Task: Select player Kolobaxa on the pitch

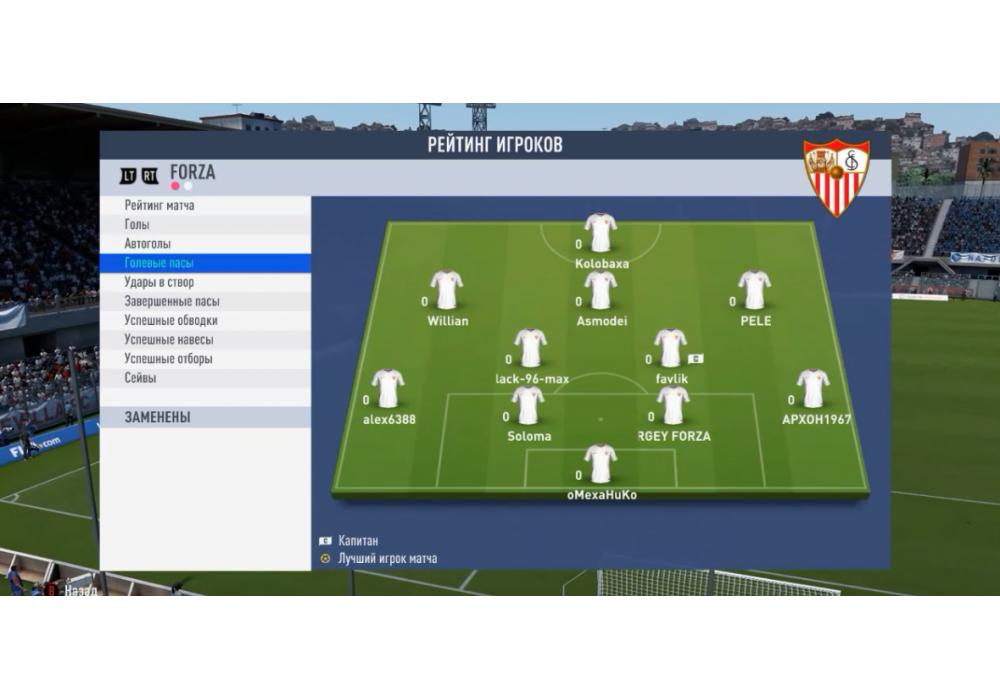Action: click(x=601, y=233)
